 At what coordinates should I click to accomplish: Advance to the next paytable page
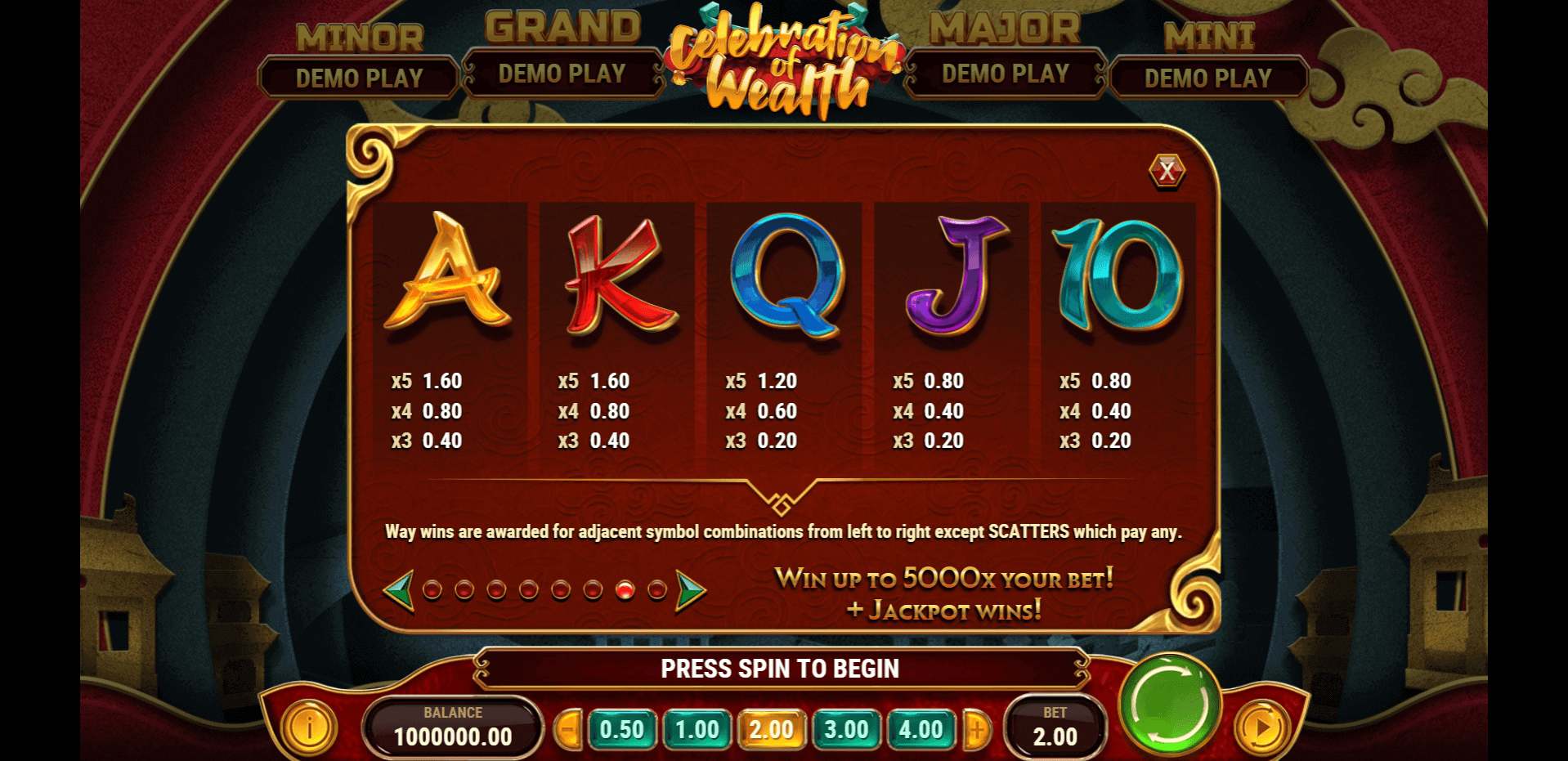tap(690, 589)
